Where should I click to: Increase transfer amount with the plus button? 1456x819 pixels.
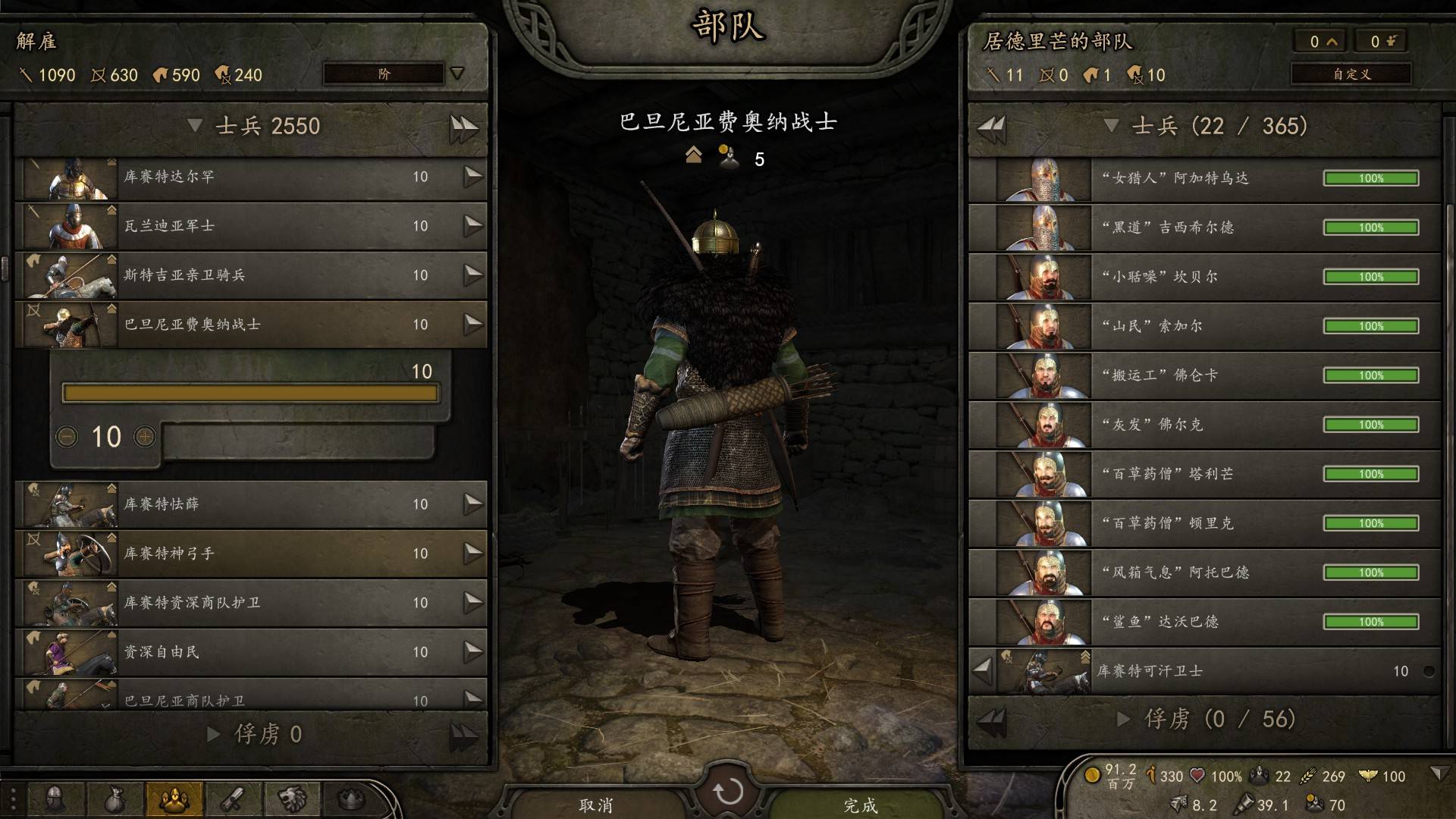click(145, 437)
